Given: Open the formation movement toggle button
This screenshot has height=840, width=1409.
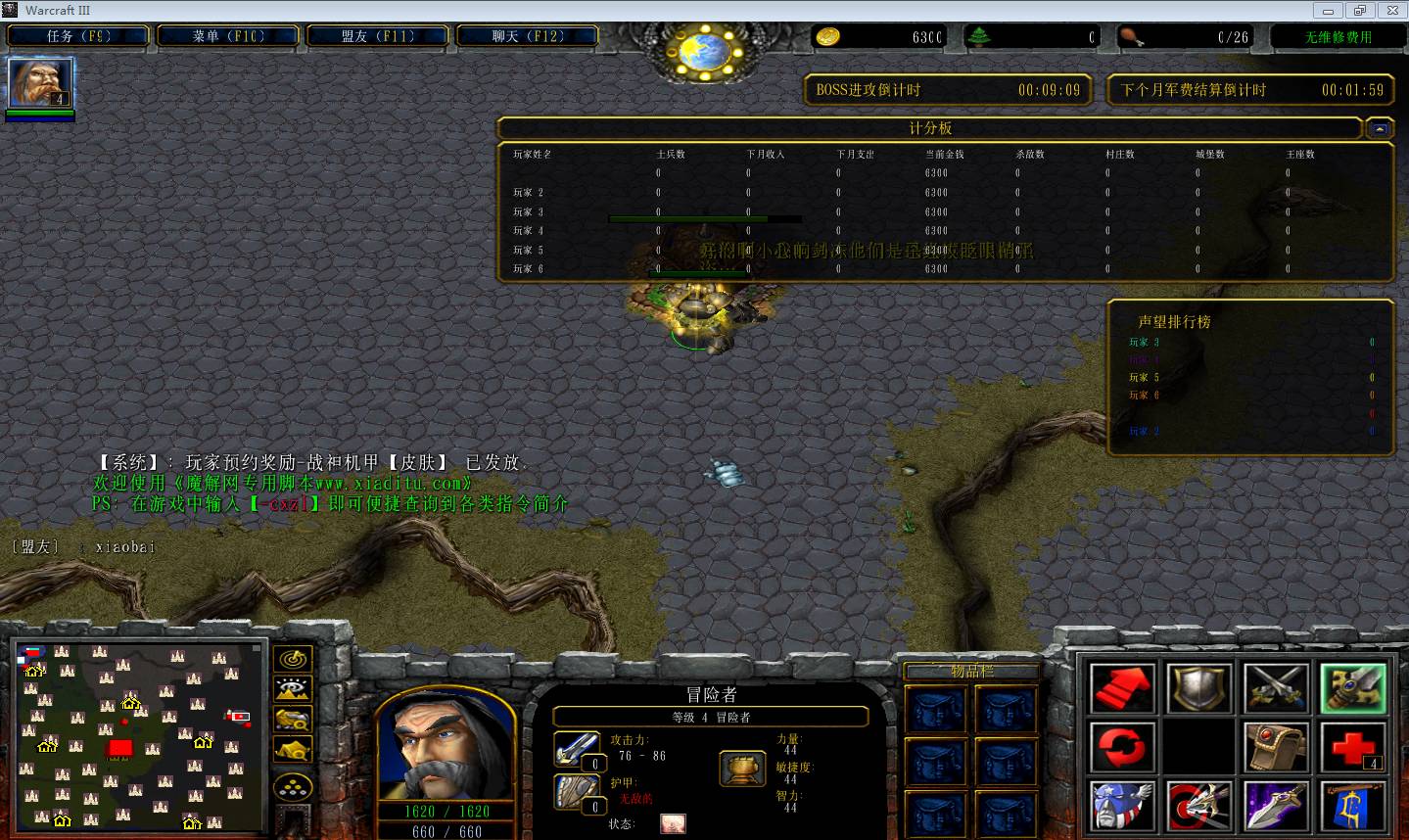Looking at the screenshot, I should click(293, 787).
